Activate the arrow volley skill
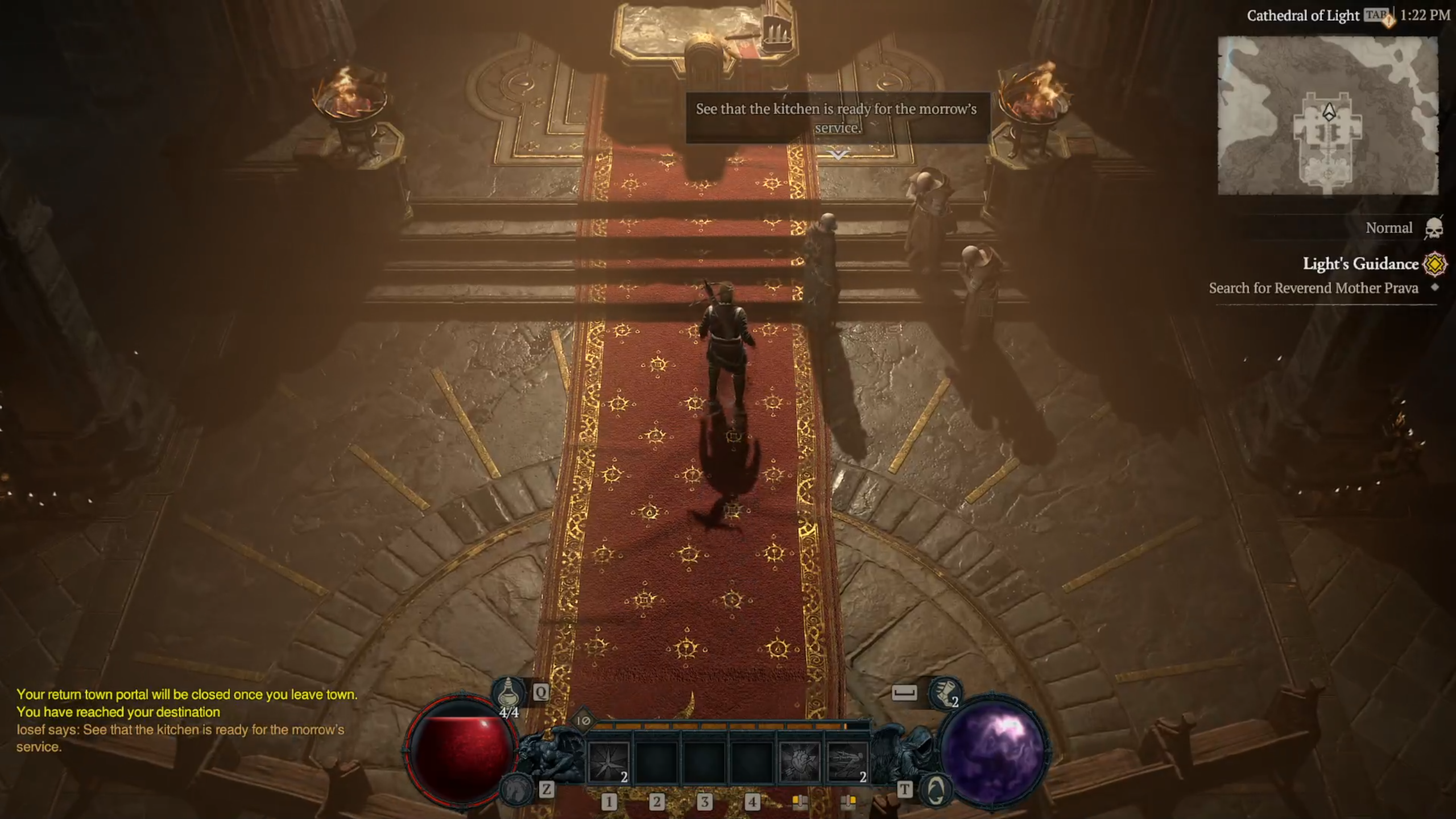1456x819 pixels. 847,762
